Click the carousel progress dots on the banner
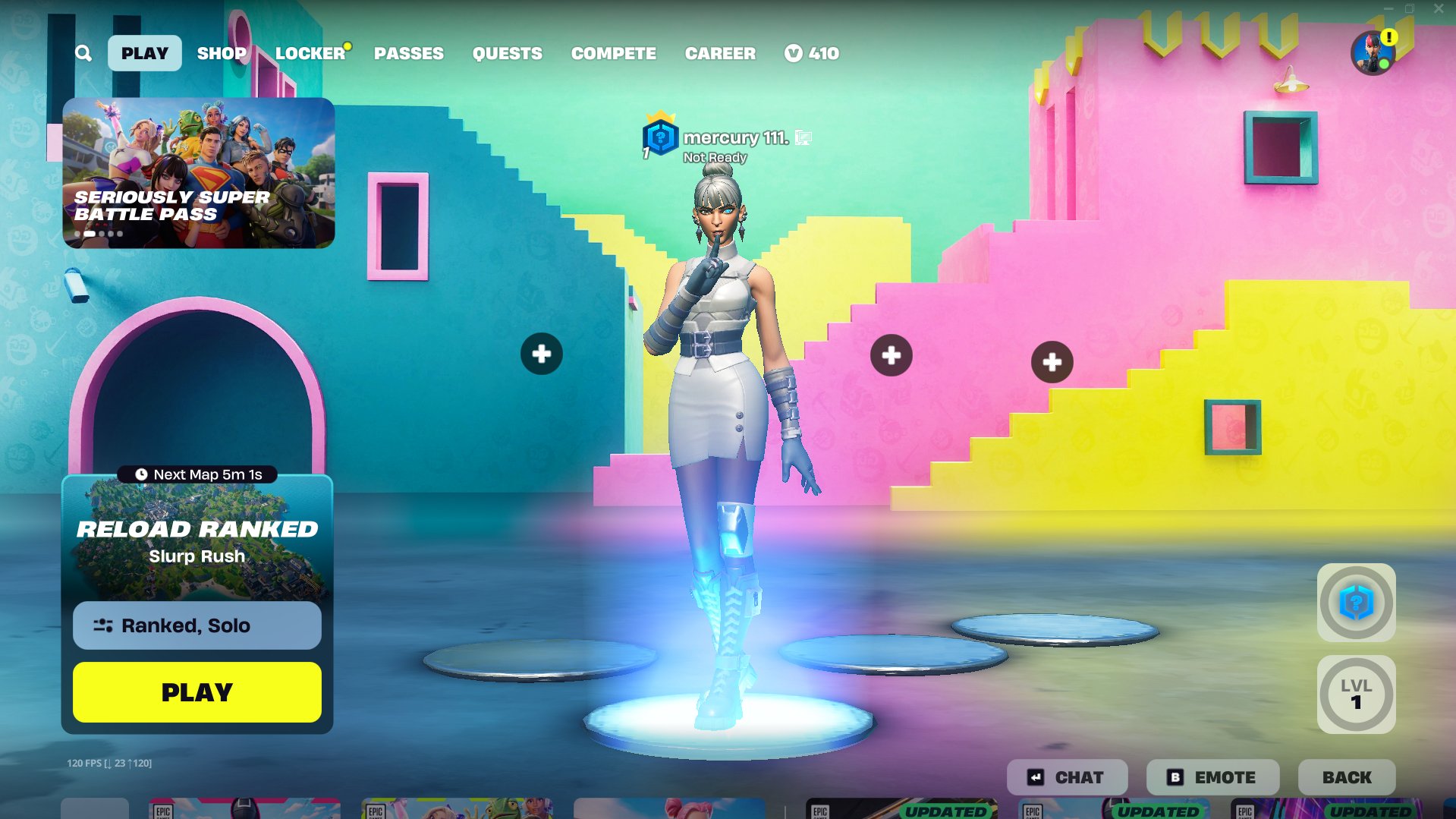Image resolution: width=1456 pixels, height=819 pixels. 99,234
